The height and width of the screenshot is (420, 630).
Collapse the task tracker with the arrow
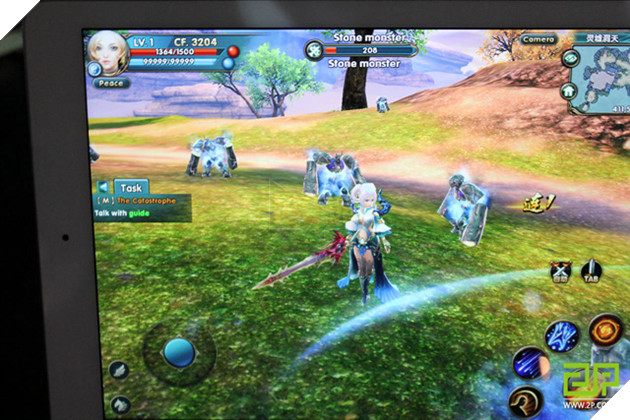tap(104, 187)
